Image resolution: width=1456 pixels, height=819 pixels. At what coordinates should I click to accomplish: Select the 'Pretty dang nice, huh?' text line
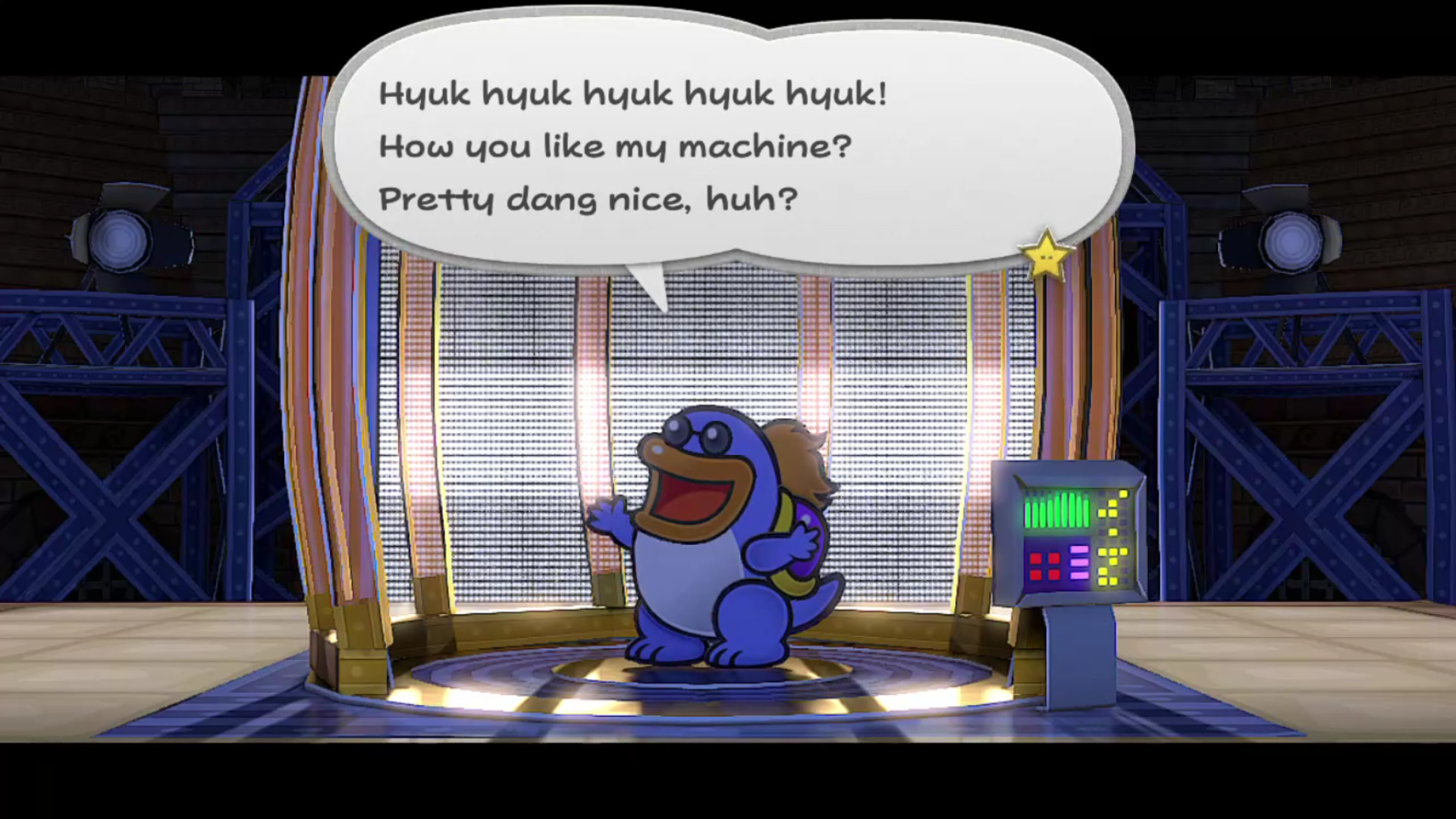(588, 198)
